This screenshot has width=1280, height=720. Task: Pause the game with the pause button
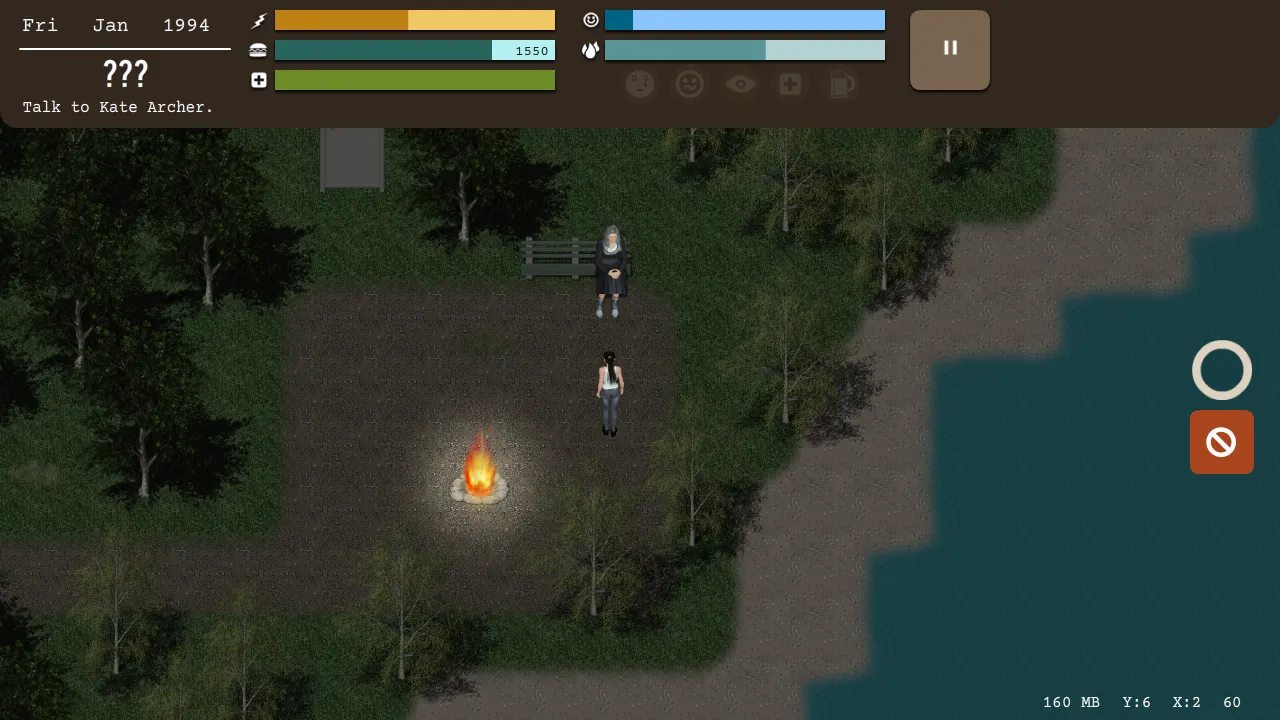pos(949,50)
